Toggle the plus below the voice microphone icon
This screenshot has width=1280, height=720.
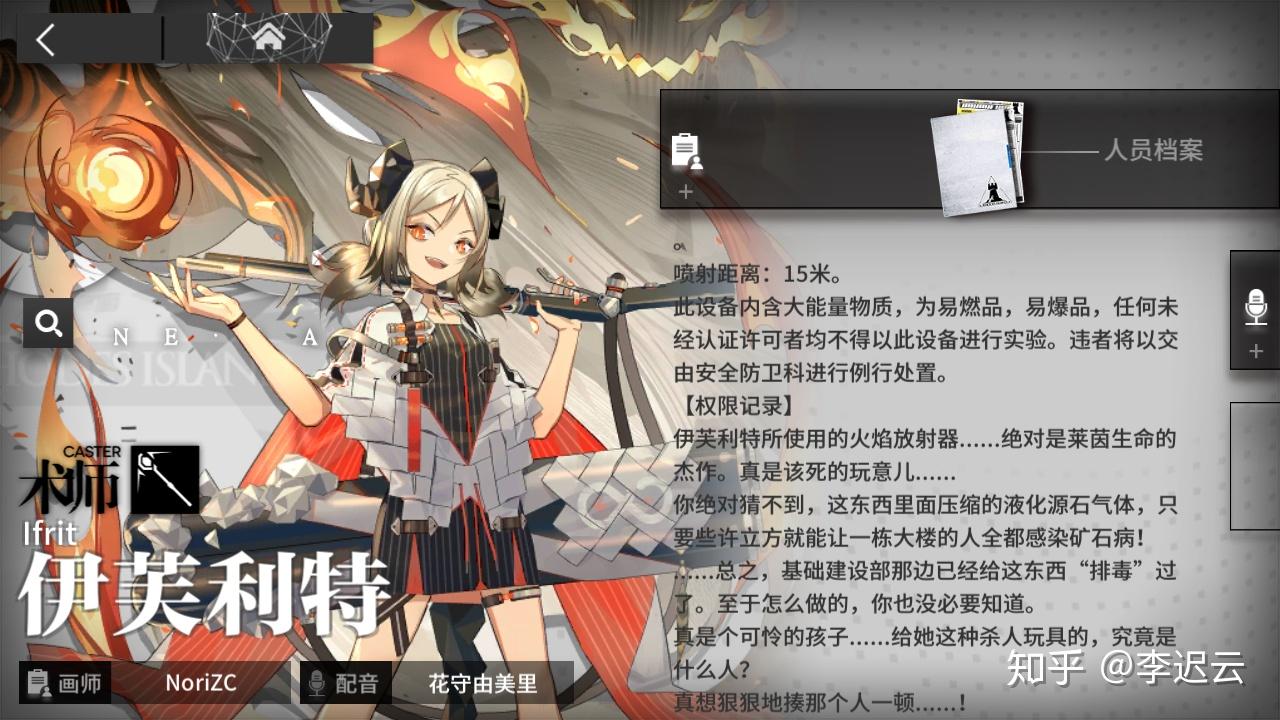coord(1255,351)
